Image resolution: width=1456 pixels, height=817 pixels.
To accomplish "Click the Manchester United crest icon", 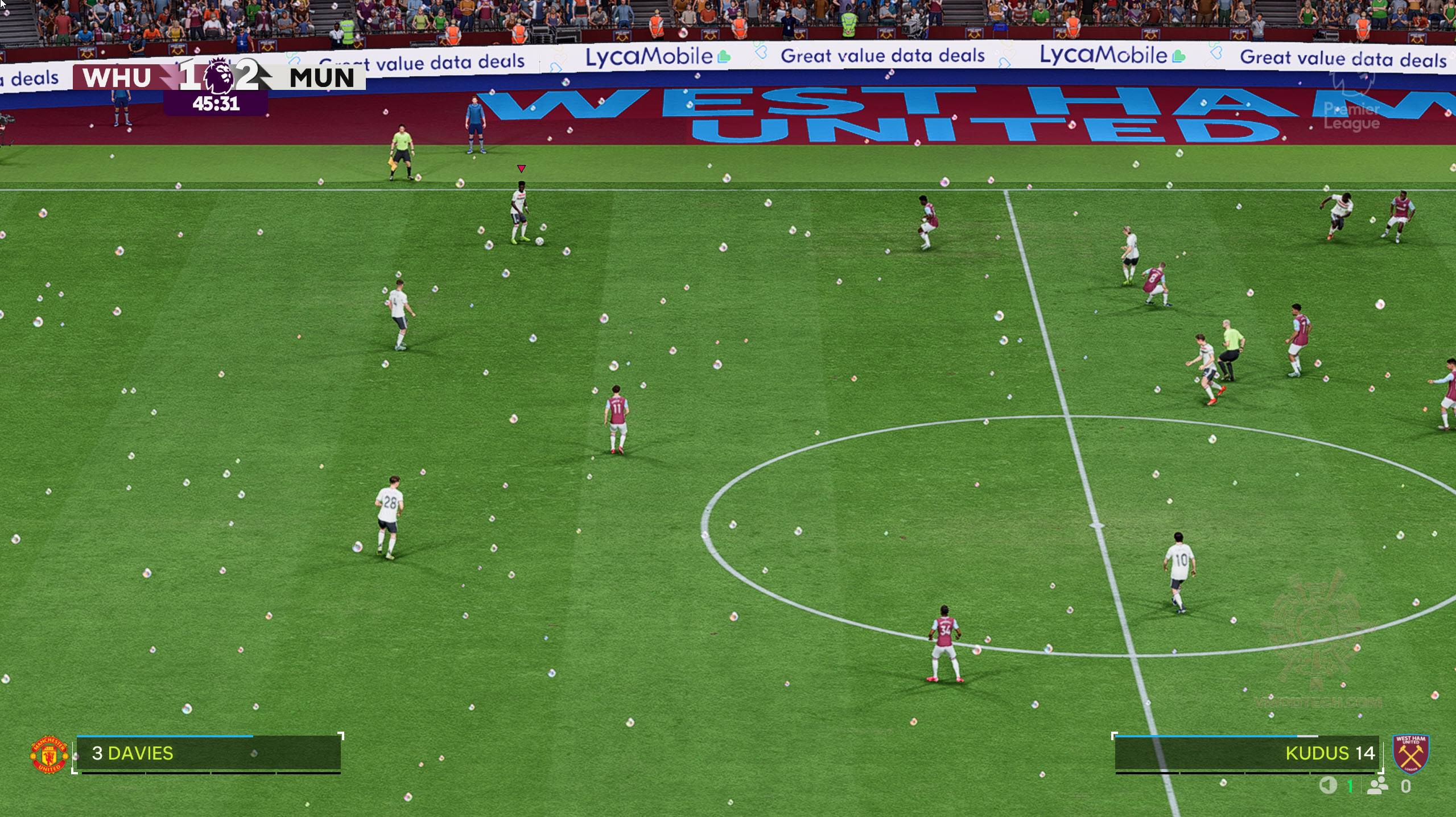I will click(49, 754).
